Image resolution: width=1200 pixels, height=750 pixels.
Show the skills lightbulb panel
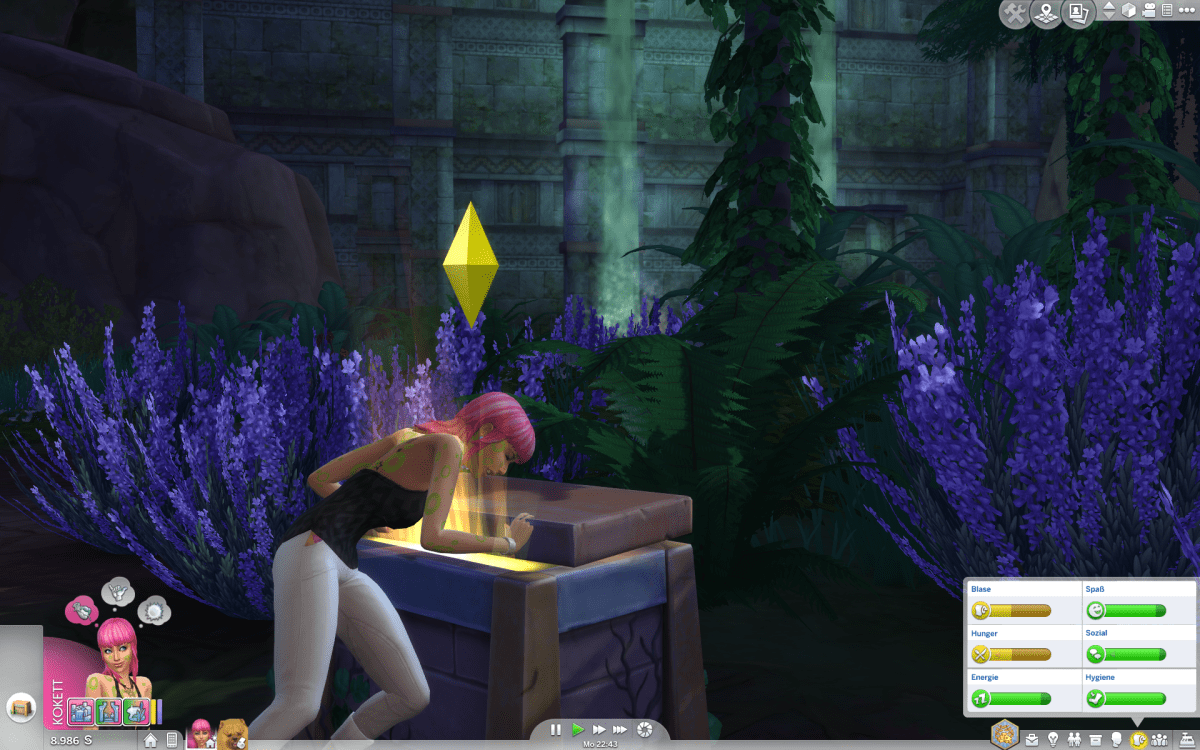coord(1053,740)
